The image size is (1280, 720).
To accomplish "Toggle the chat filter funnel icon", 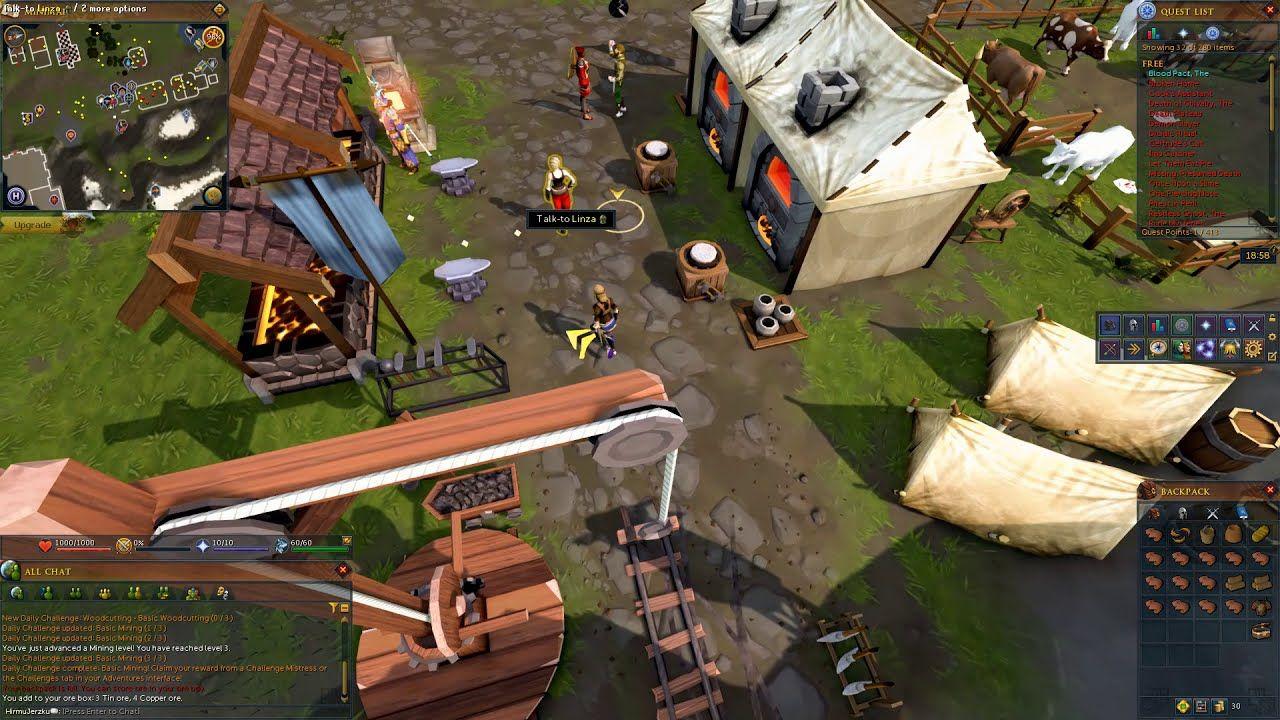I will tap(333, 607).
